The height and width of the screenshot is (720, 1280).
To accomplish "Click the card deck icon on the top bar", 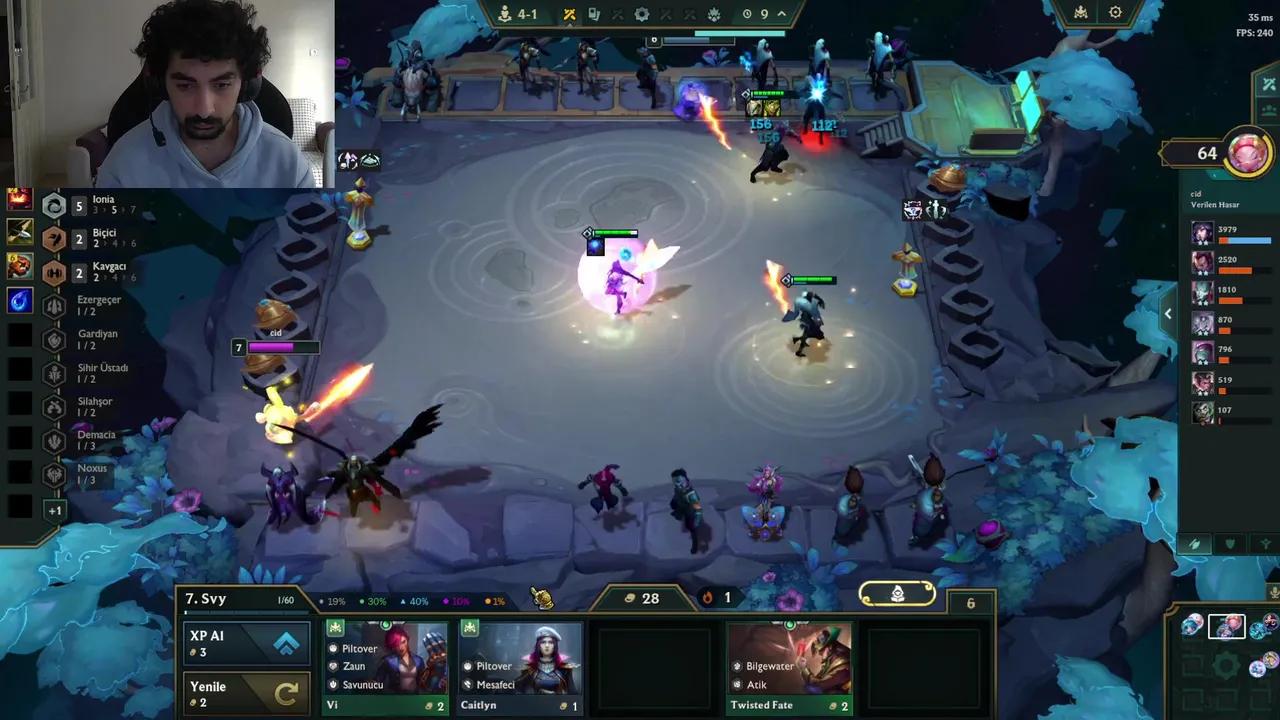I will tap(593, 14).
